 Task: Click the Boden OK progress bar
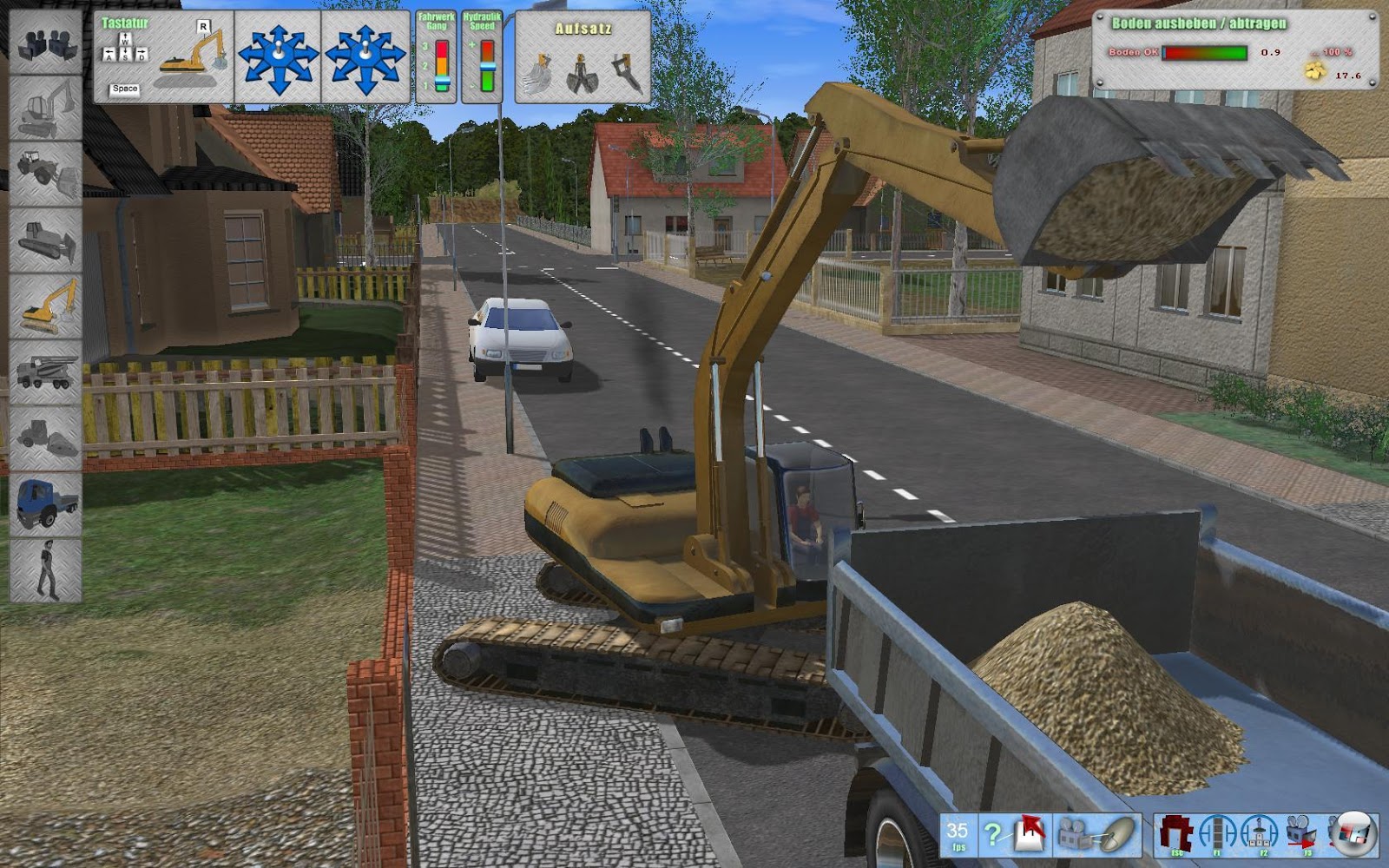pos(1207,54)
